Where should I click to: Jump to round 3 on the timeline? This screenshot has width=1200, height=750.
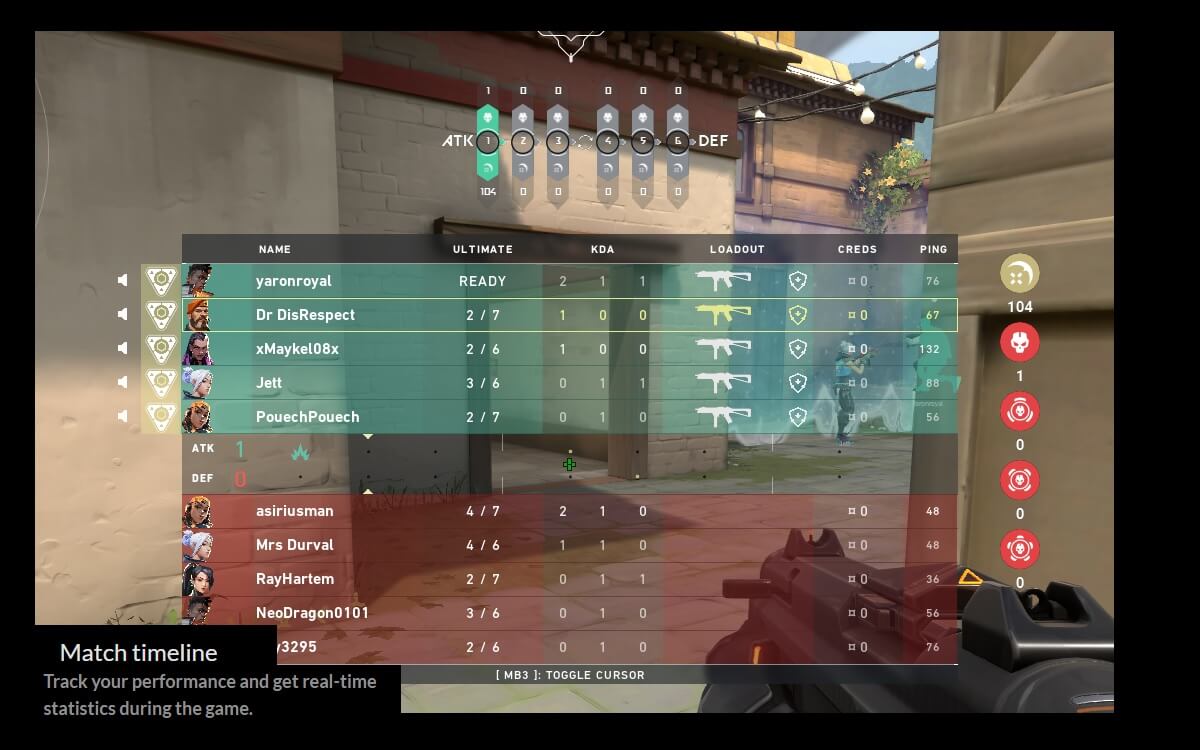[x=558, y=141]
